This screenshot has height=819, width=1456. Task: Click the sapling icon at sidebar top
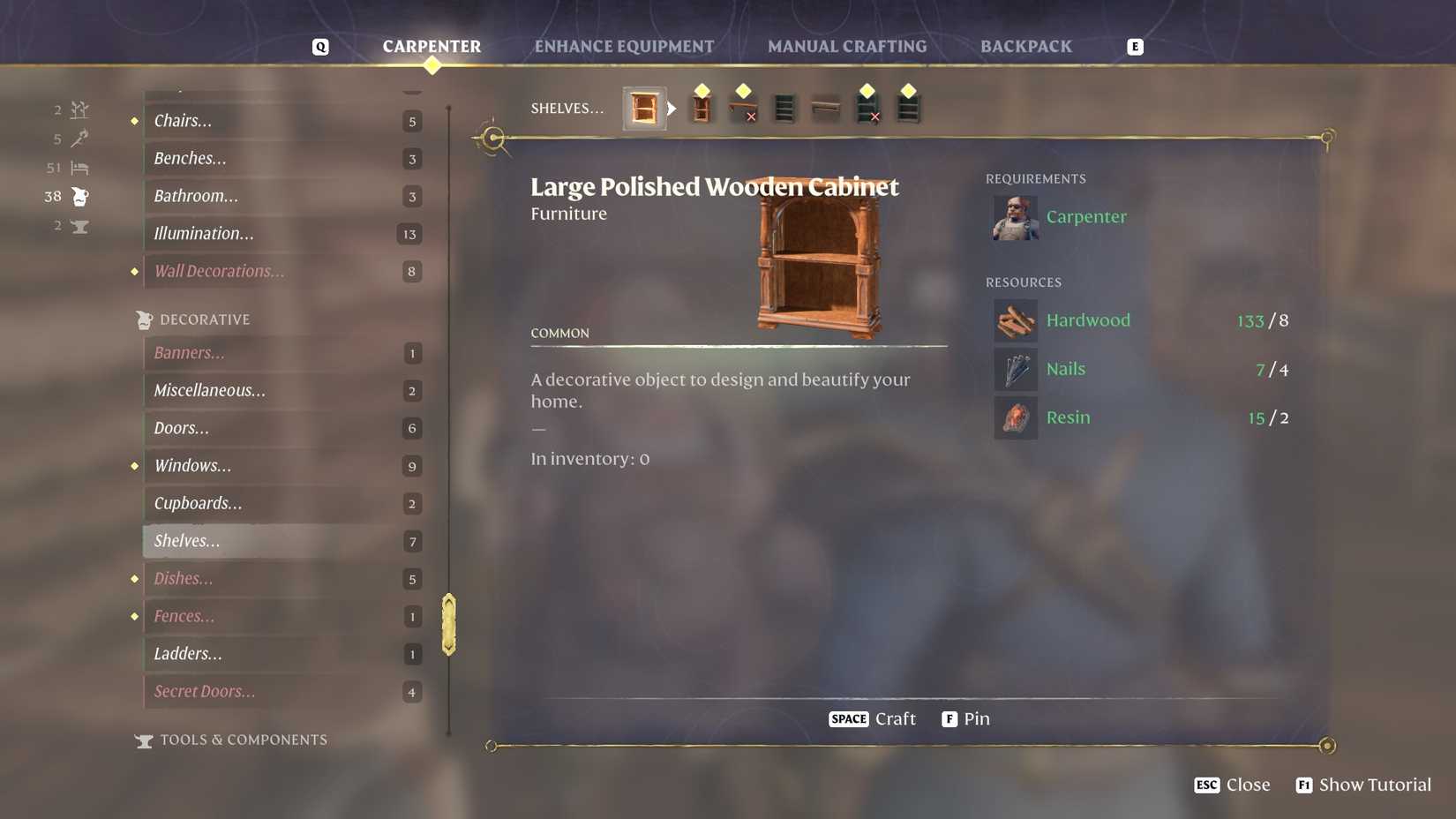coord(79,109)
